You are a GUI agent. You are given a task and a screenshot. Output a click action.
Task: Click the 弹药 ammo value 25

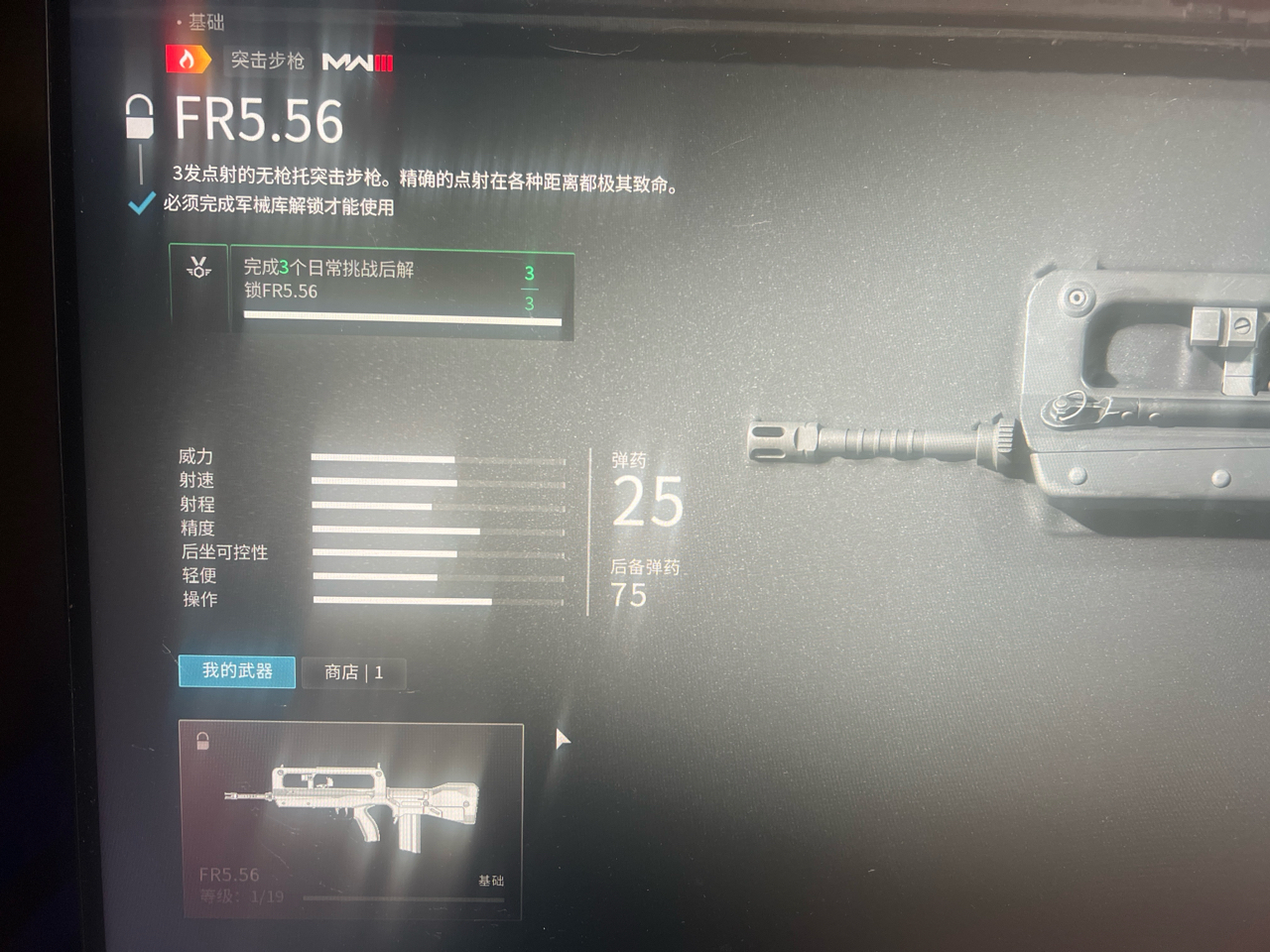pos(648,504)
